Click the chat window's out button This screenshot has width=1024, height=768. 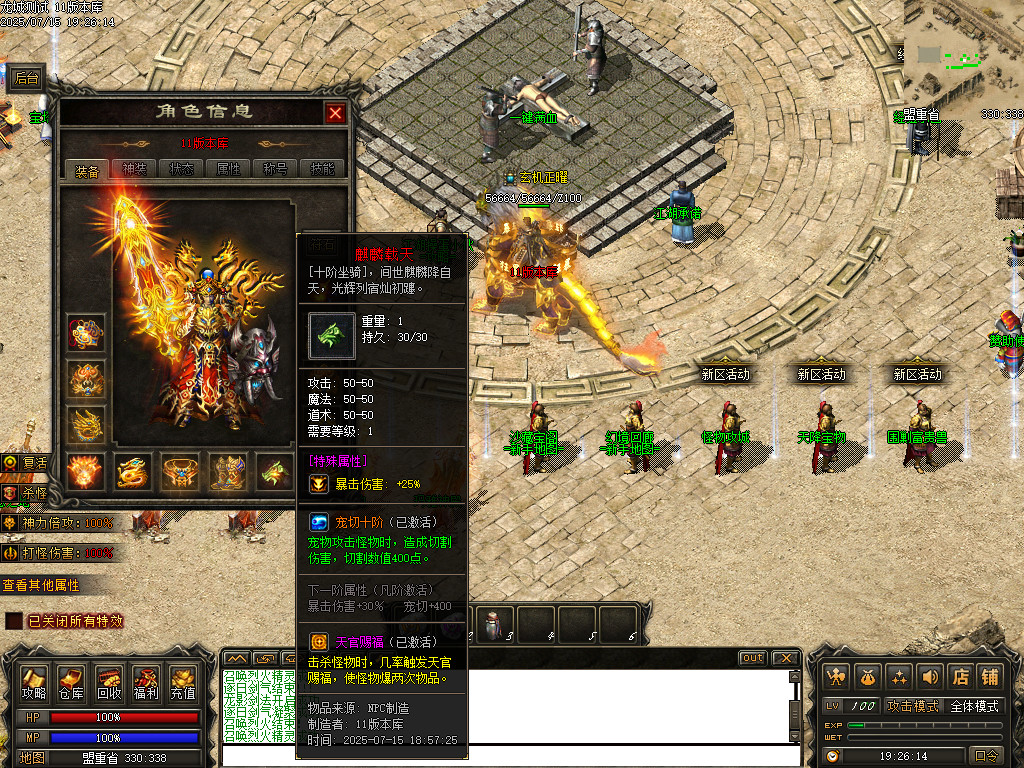[752, 658]
